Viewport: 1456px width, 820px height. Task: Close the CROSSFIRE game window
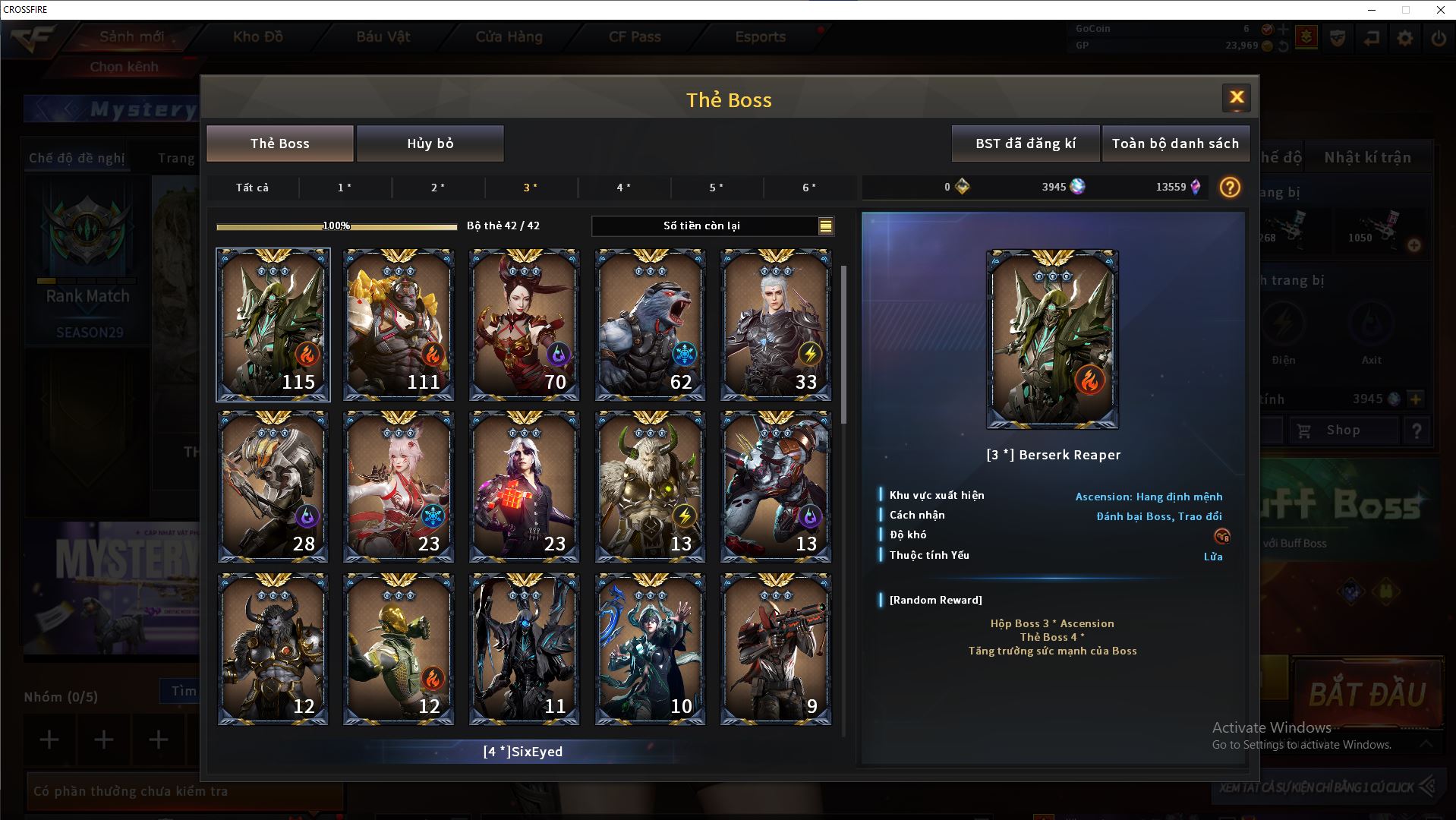point(1440,10)
